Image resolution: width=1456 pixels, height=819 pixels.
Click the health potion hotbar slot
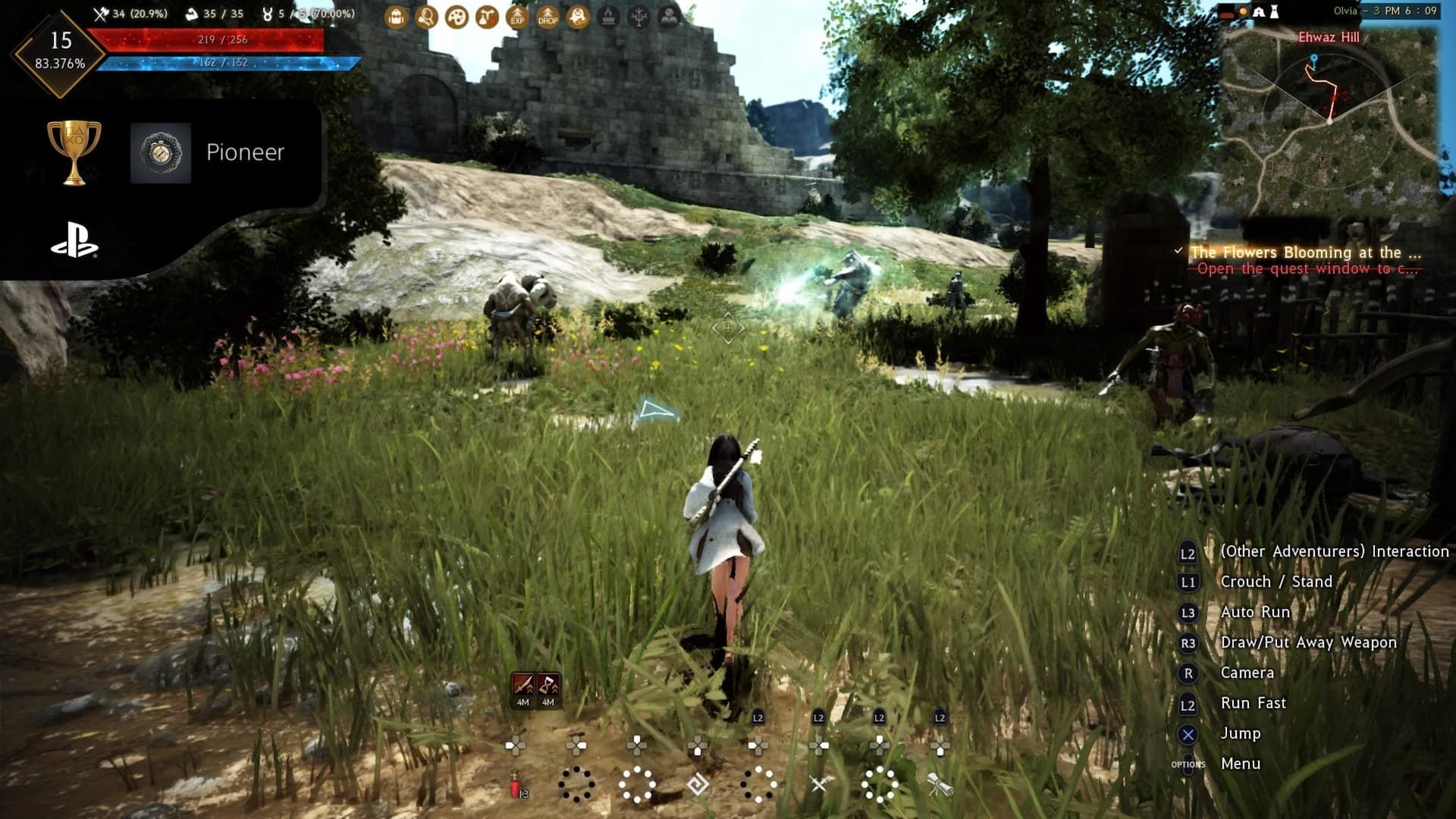[x=515, y=784]
